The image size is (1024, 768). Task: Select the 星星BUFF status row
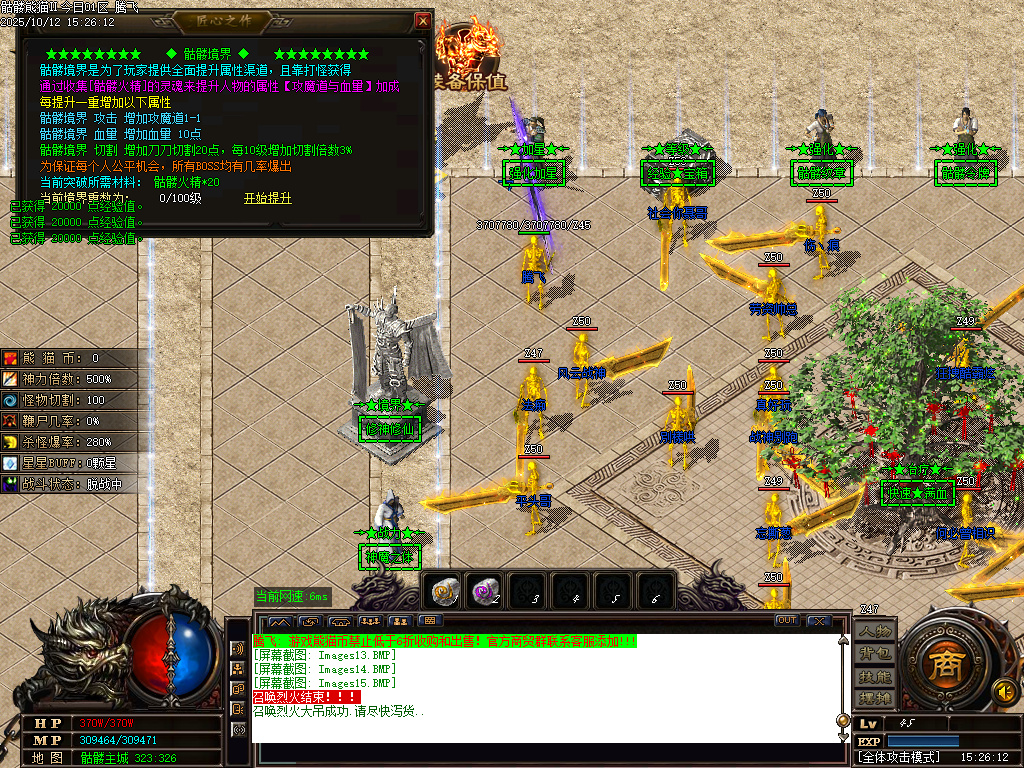(68, 463)
